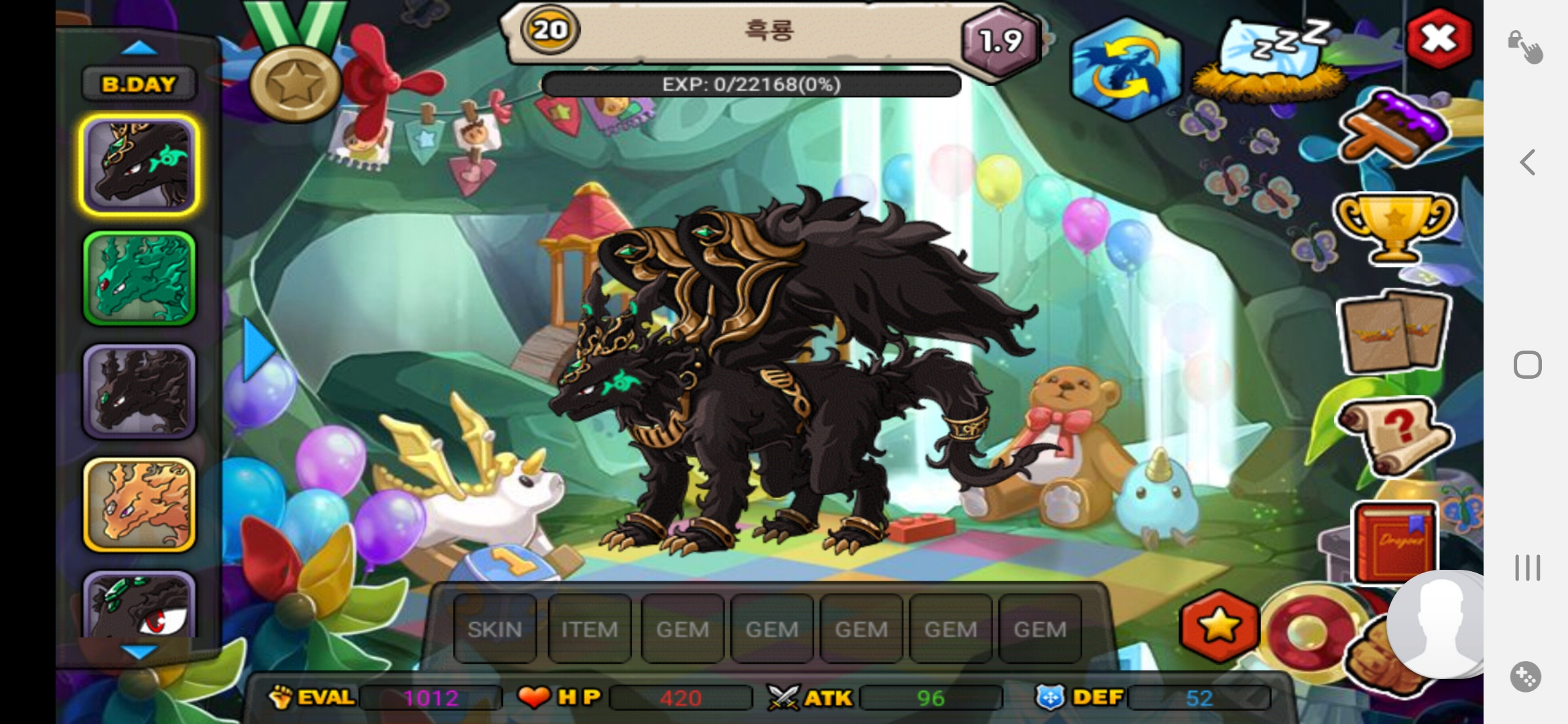
Task: Pick the dark shadowy dragon portrait
Action: pos(139,392)
